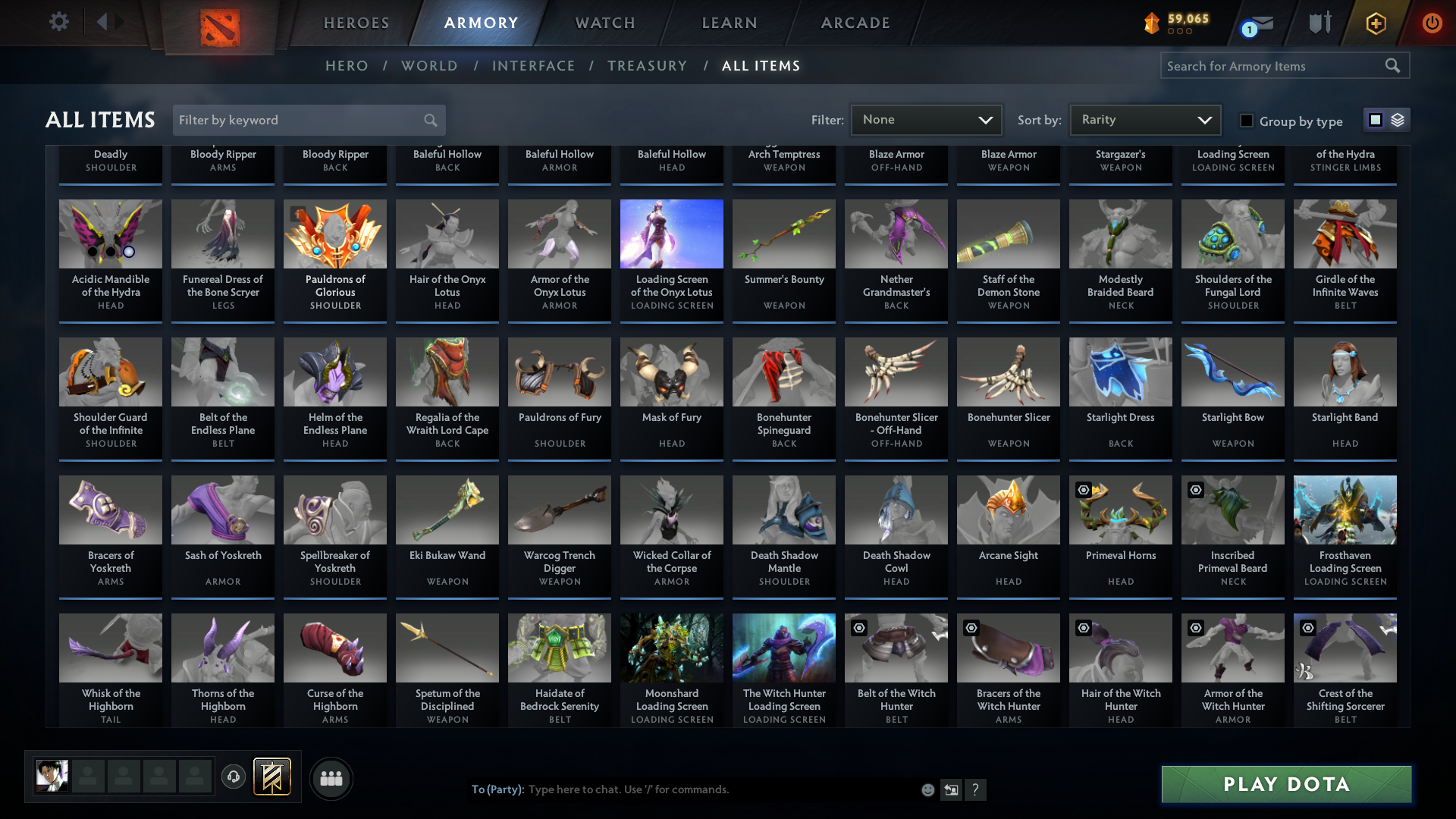Open the Sort by Rarity dropdown
The image size is (1456, 819).
[1144, 119]
